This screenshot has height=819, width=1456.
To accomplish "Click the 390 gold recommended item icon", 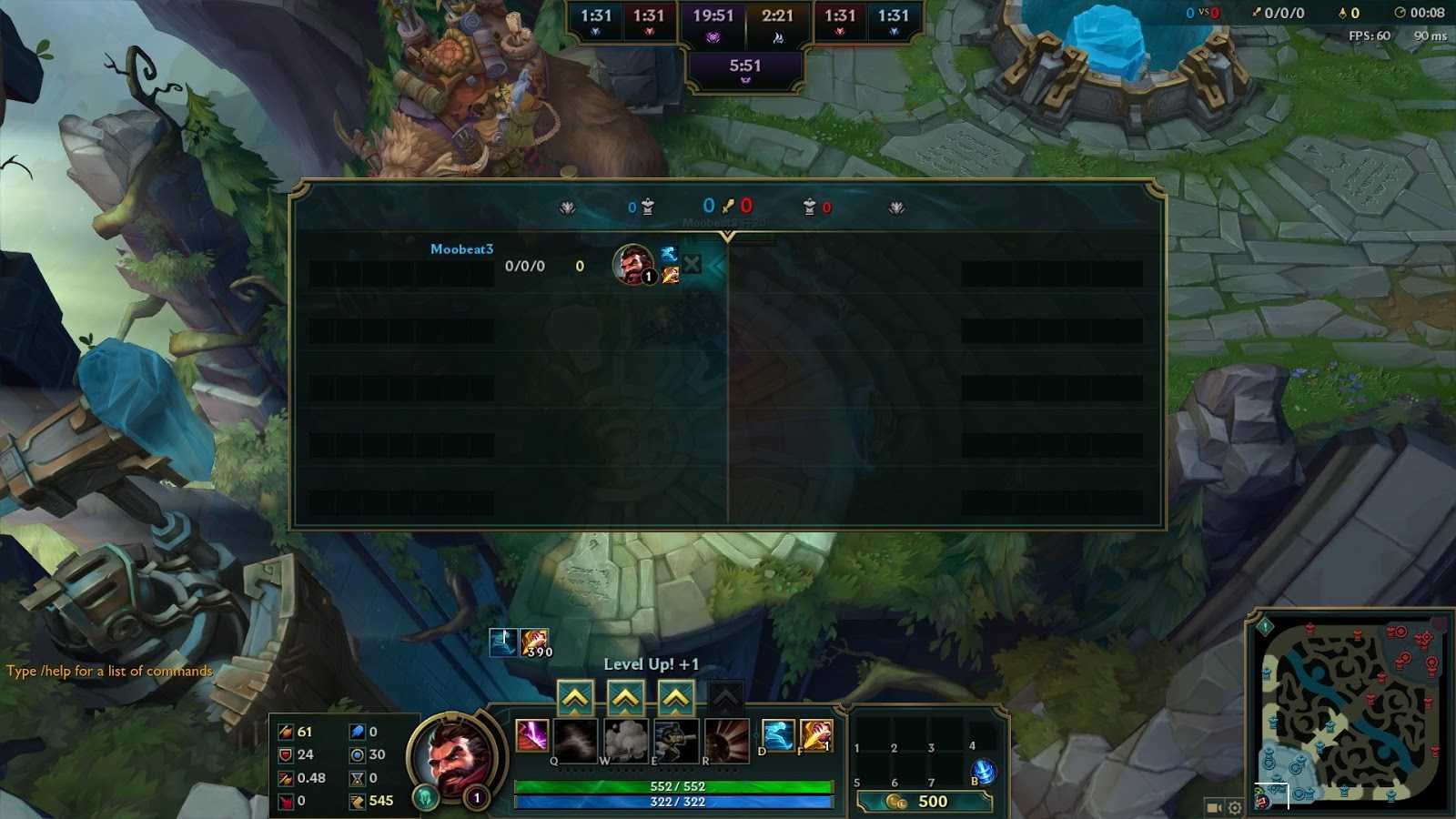I will [534, 642].
